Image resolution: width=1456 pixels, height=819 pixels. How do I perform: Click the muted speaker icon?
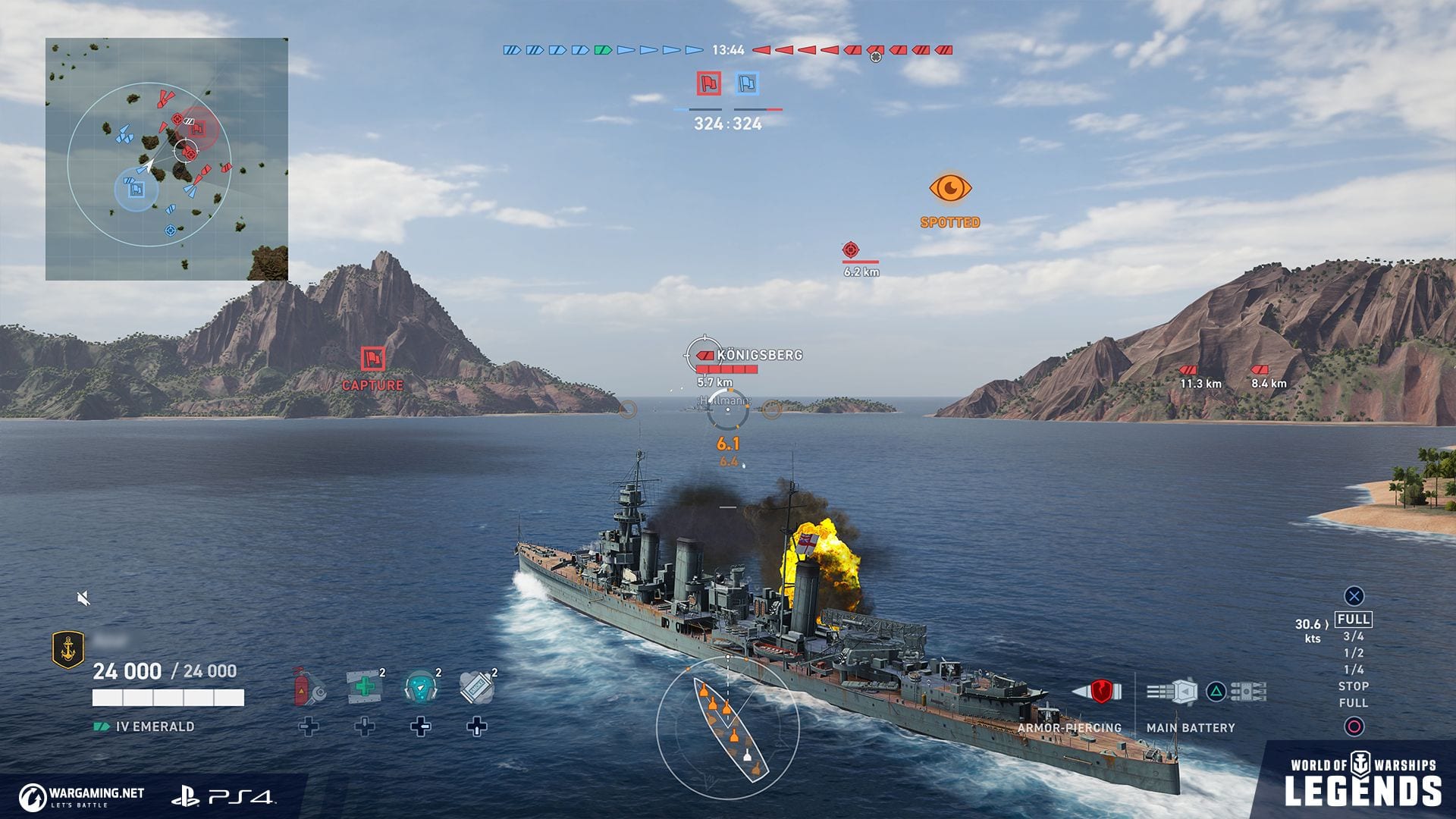84,599
